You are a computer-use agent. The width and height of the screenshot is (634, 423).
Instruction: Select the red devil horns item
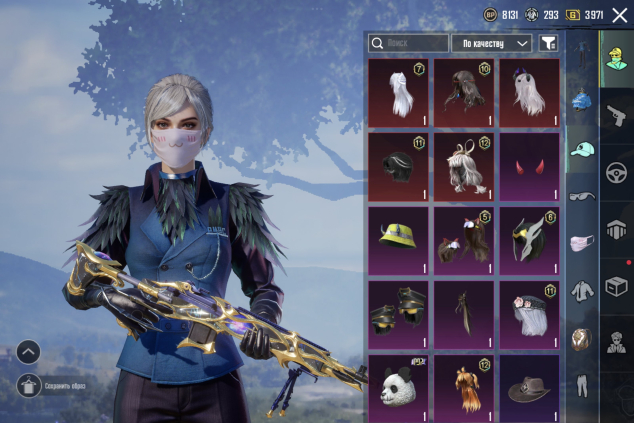click(x=530, y=166)
